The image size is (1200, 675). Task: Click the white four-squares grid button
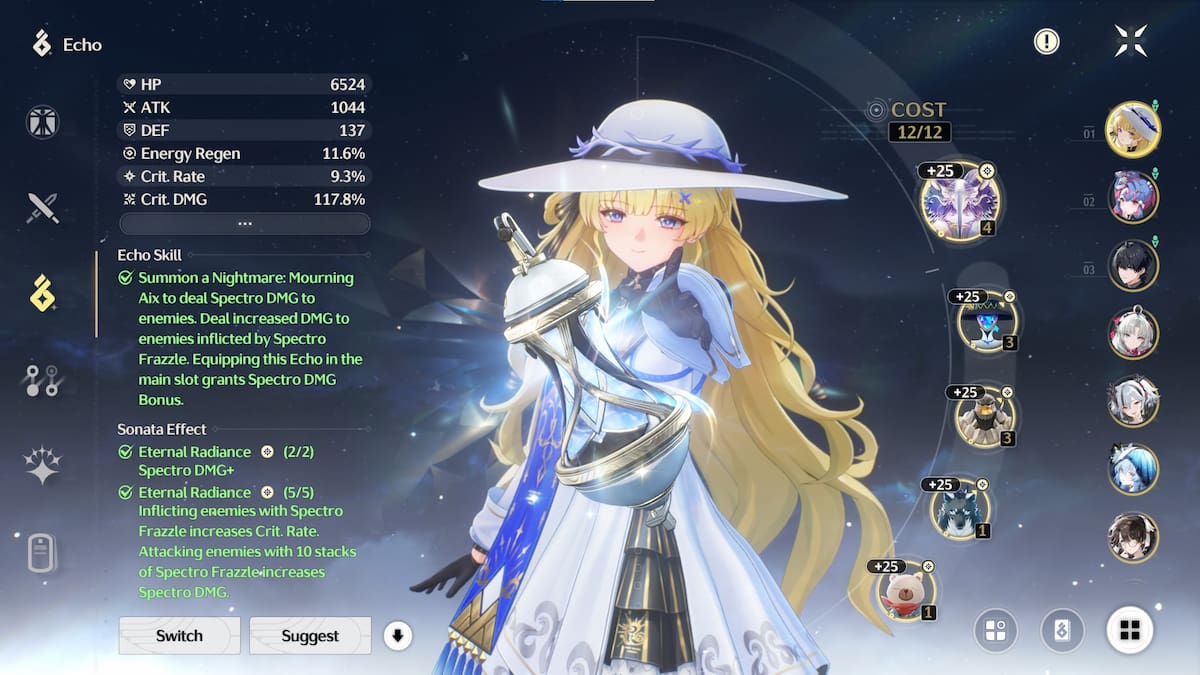(1130, 630)
